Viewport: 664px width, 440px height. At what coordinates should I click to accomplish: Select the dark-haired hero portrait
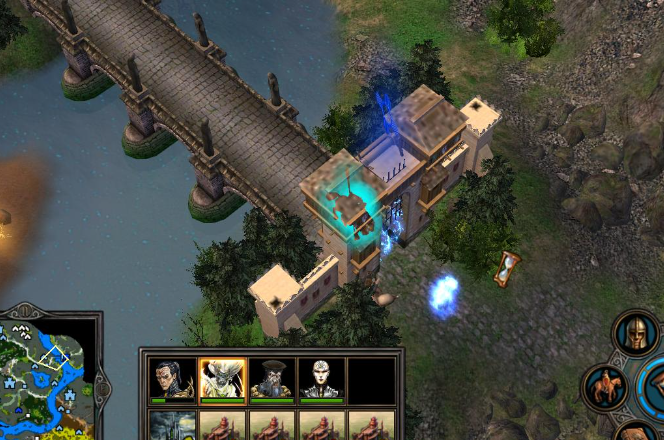coord(172,379)
